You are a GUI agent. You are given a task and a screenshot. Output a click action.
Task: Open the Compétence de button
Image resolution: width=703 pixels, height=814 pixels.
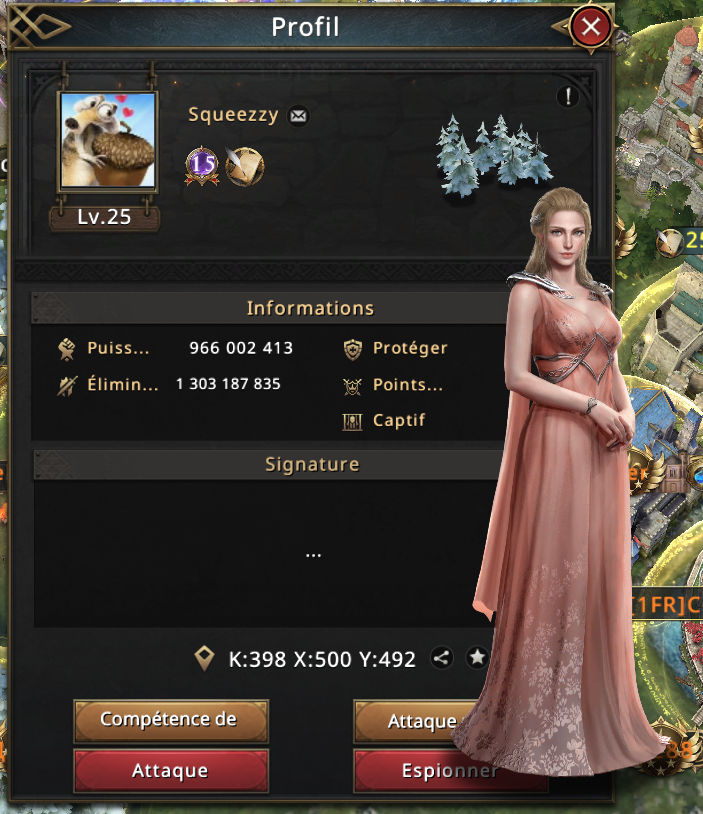click(171, 719)
